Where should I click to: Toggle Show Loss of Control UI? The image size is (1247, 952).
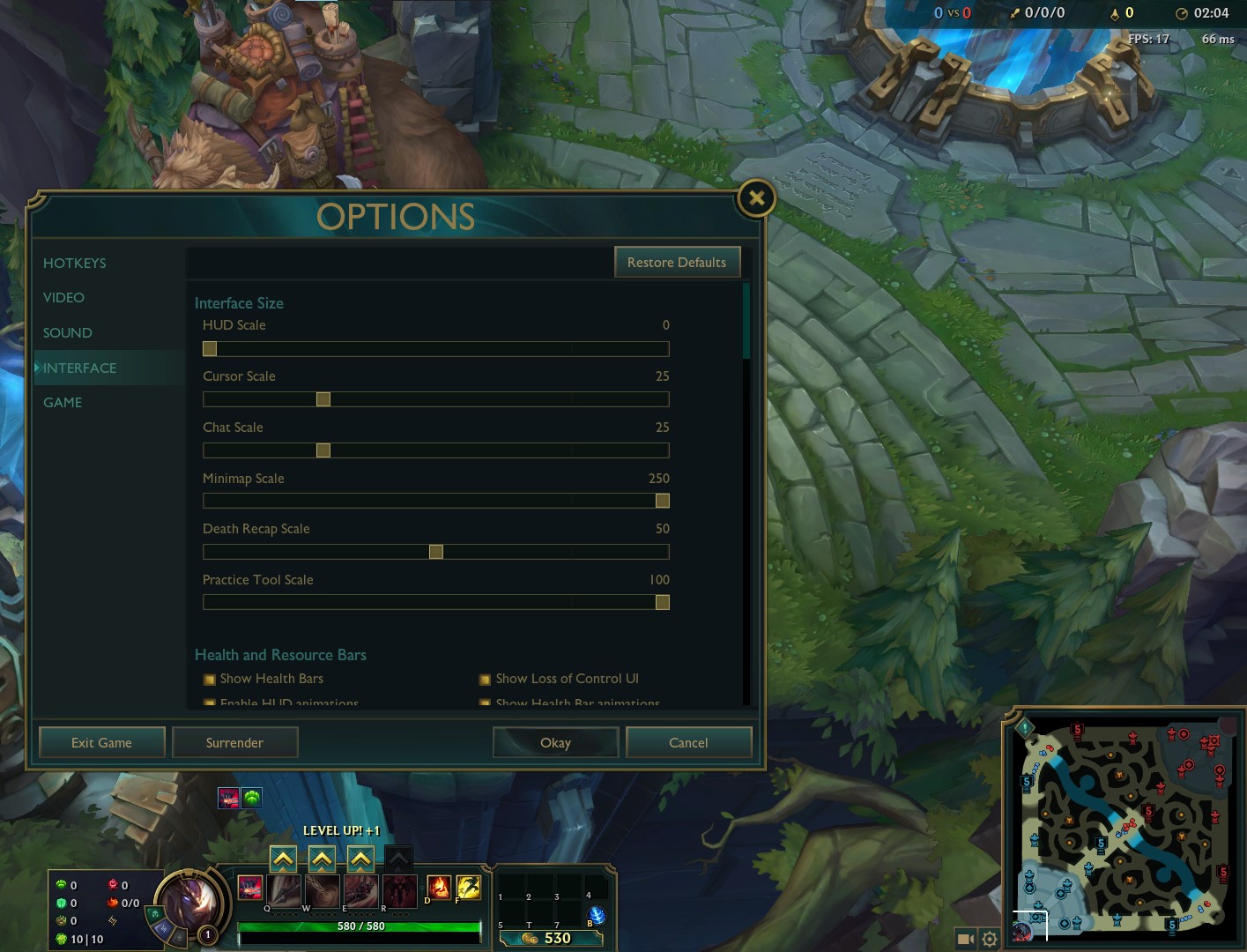coord(485,679)
